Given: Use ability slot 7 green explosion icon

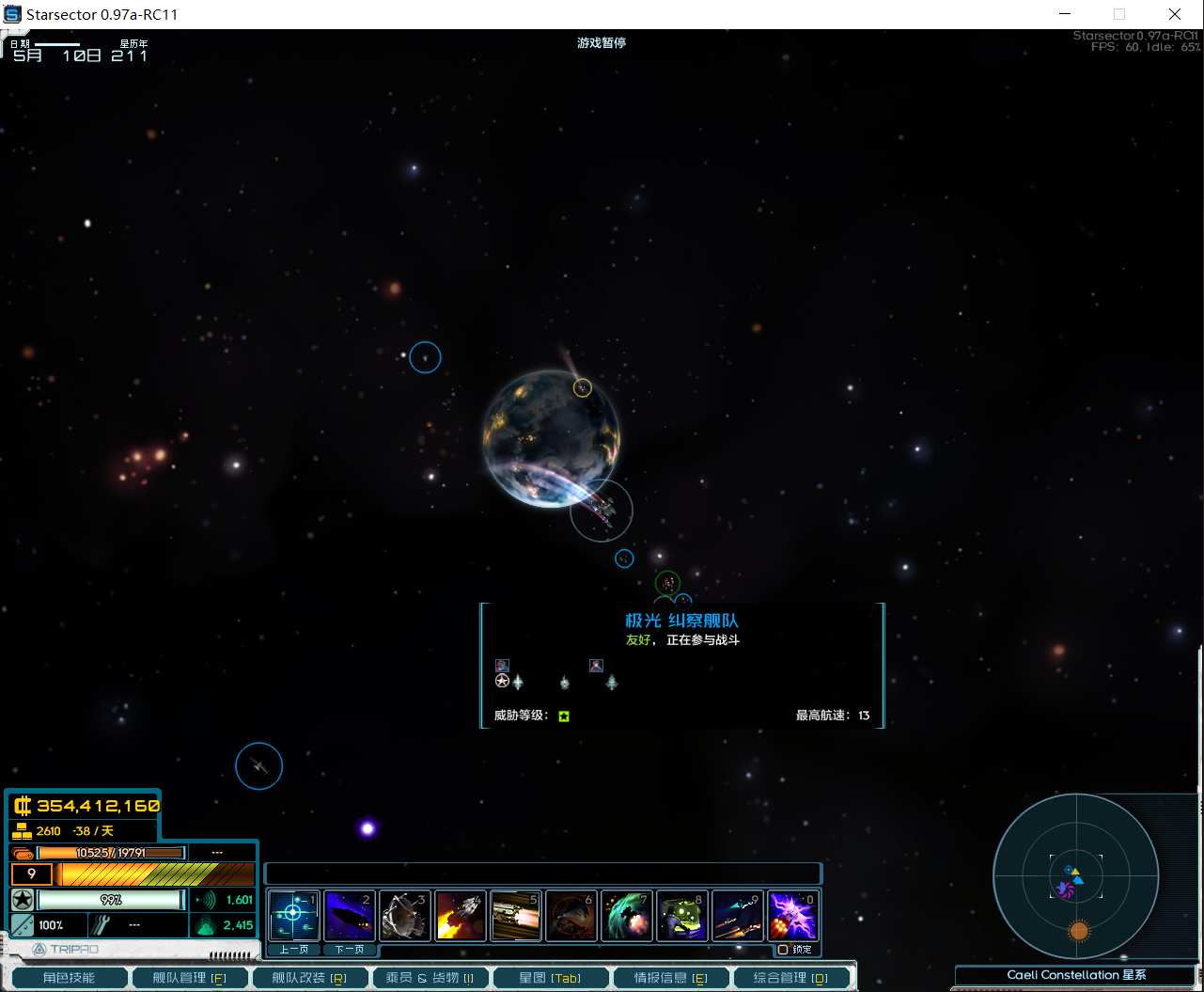Looking at the screenshot, I should pos(626,916).
